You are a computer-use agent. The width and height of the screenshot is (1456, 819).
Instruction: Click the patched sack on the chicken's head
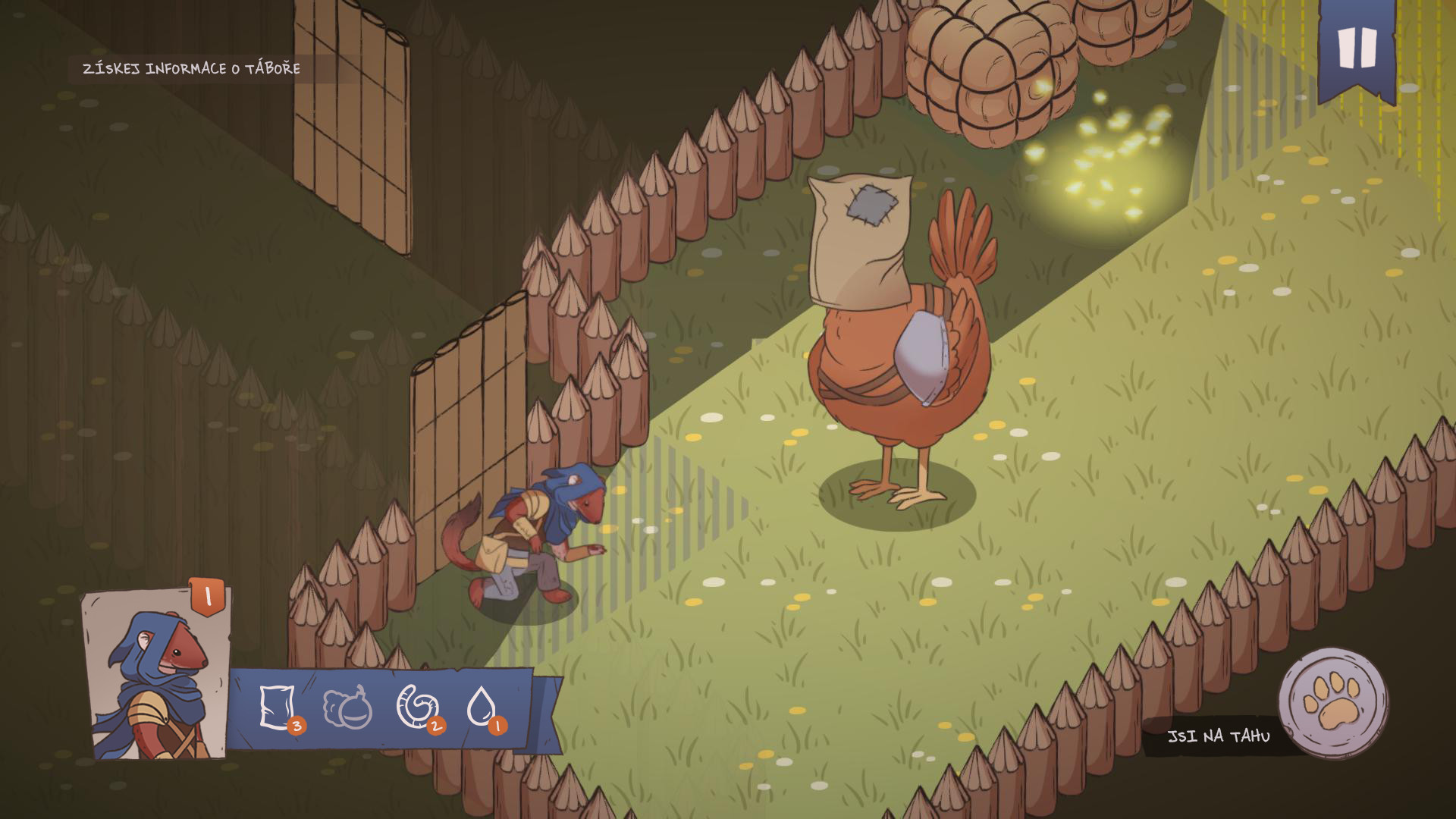861,235
